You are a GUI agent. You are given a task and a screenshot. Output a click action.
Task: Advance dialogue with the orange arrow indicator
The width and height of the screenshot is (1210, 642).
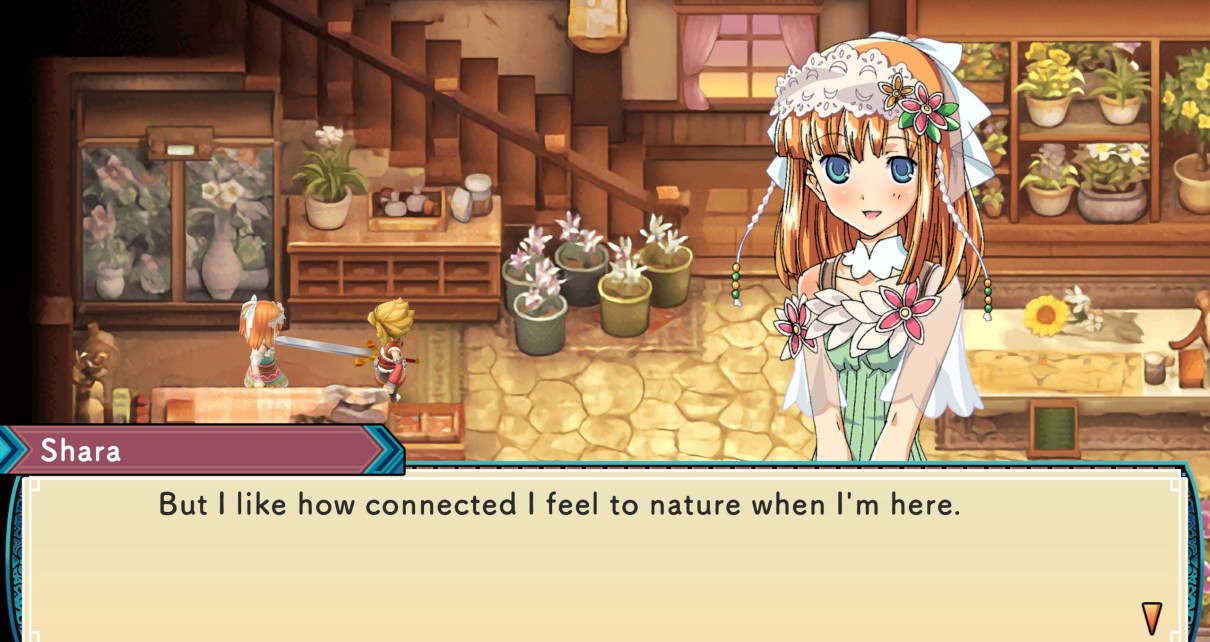click(x=1151, y=615)
